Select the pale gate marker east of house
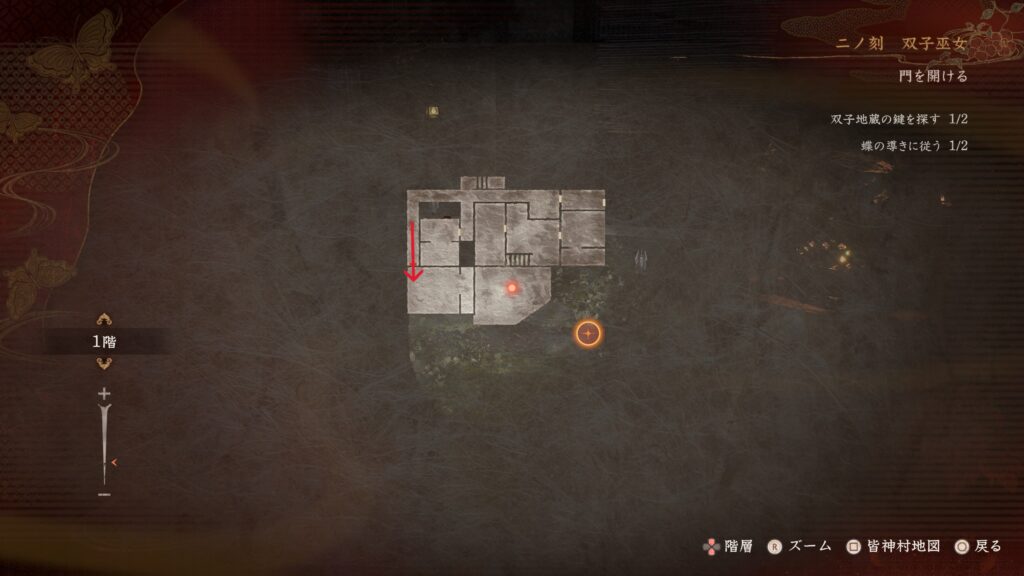Screen dimensions: 1024x576 pyautogui.click(x=641, y=260)
